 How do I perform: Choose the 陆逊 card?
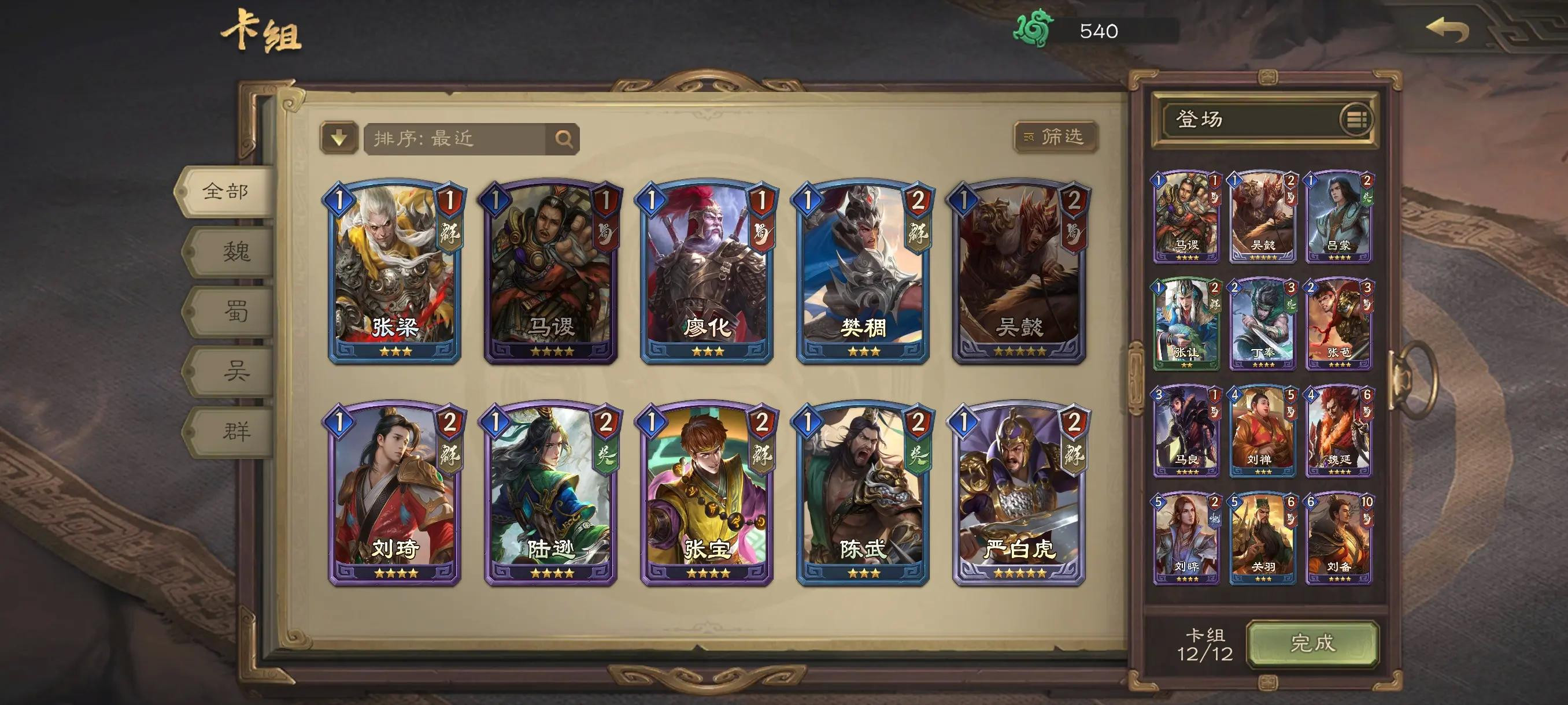550,493
